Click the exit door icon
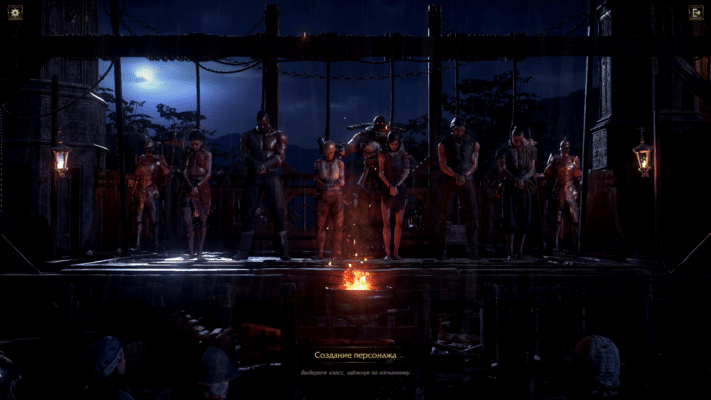The width and height of the screenshot is (711, 400). click(x=696, y=13)
